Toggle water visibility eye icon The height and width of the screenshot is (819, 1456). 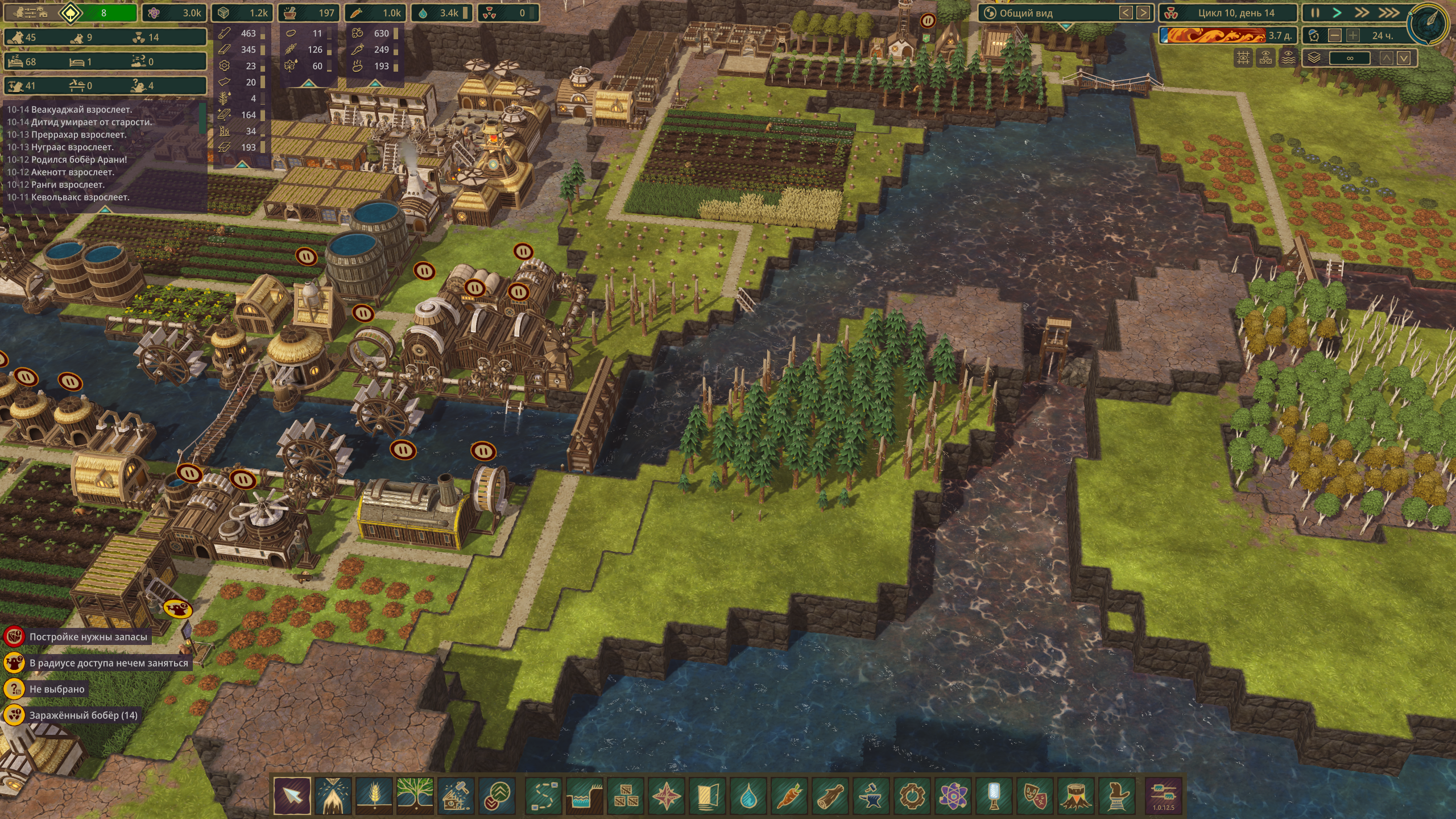[1288, 58]
